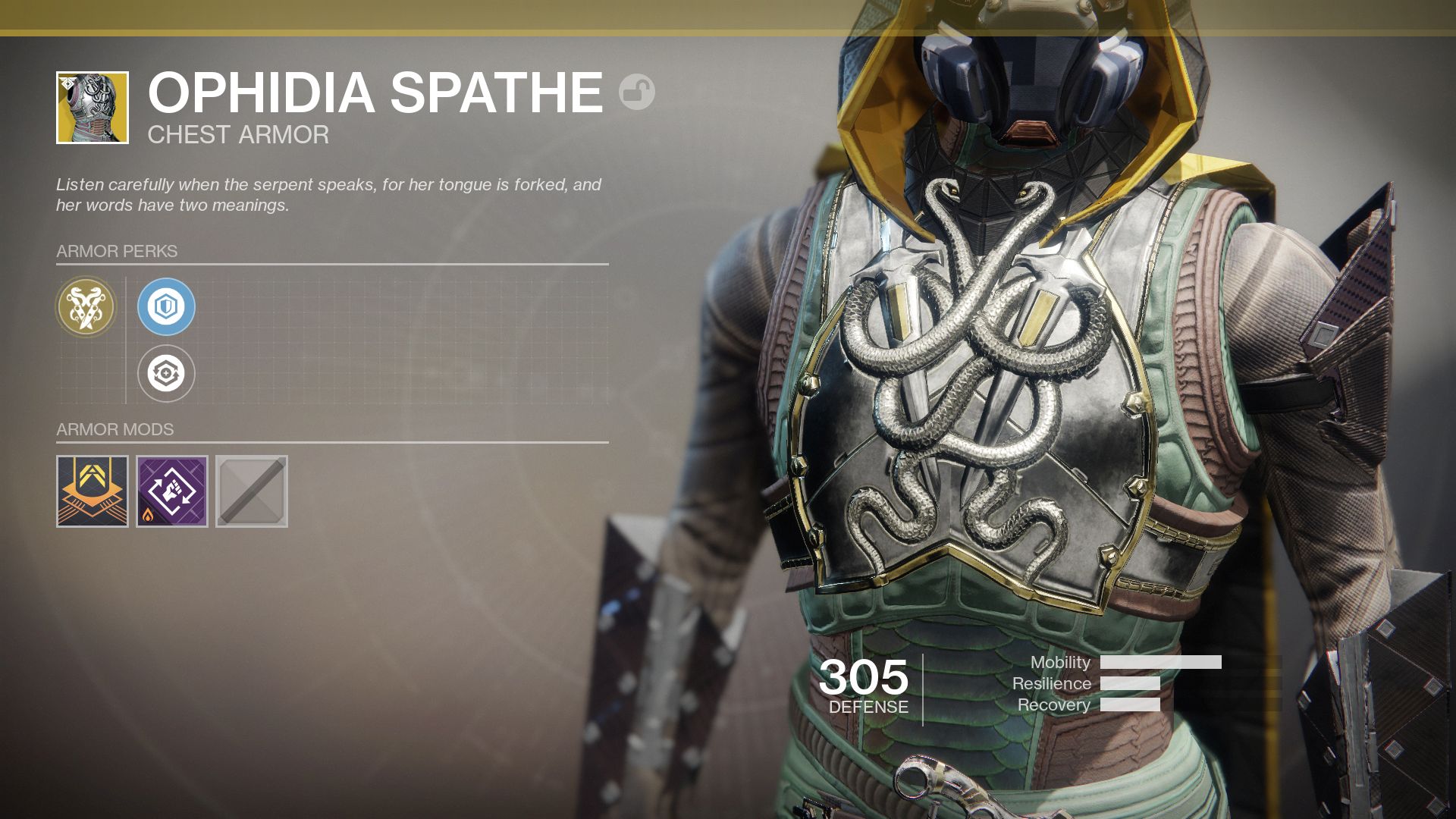
Task: Select the gold serpent intrinsic perk
Action: point(86,307)
